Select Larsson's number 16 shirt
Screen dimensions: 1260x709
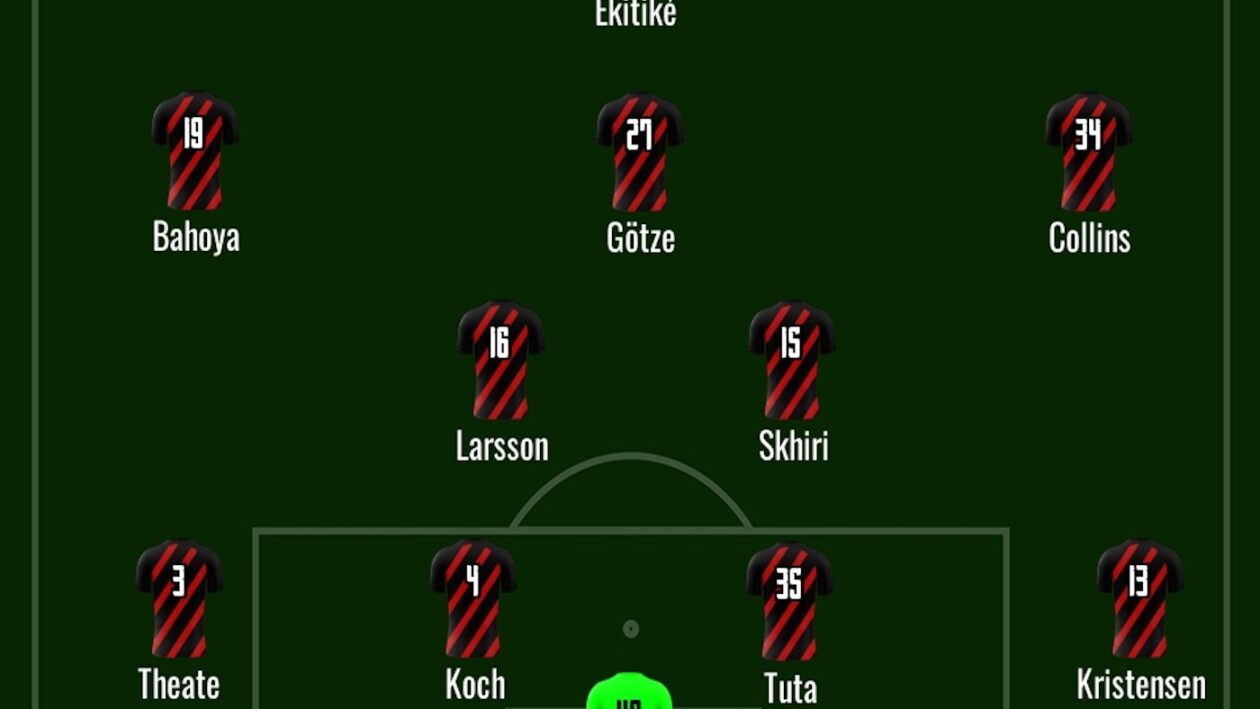tap(501, 359)
